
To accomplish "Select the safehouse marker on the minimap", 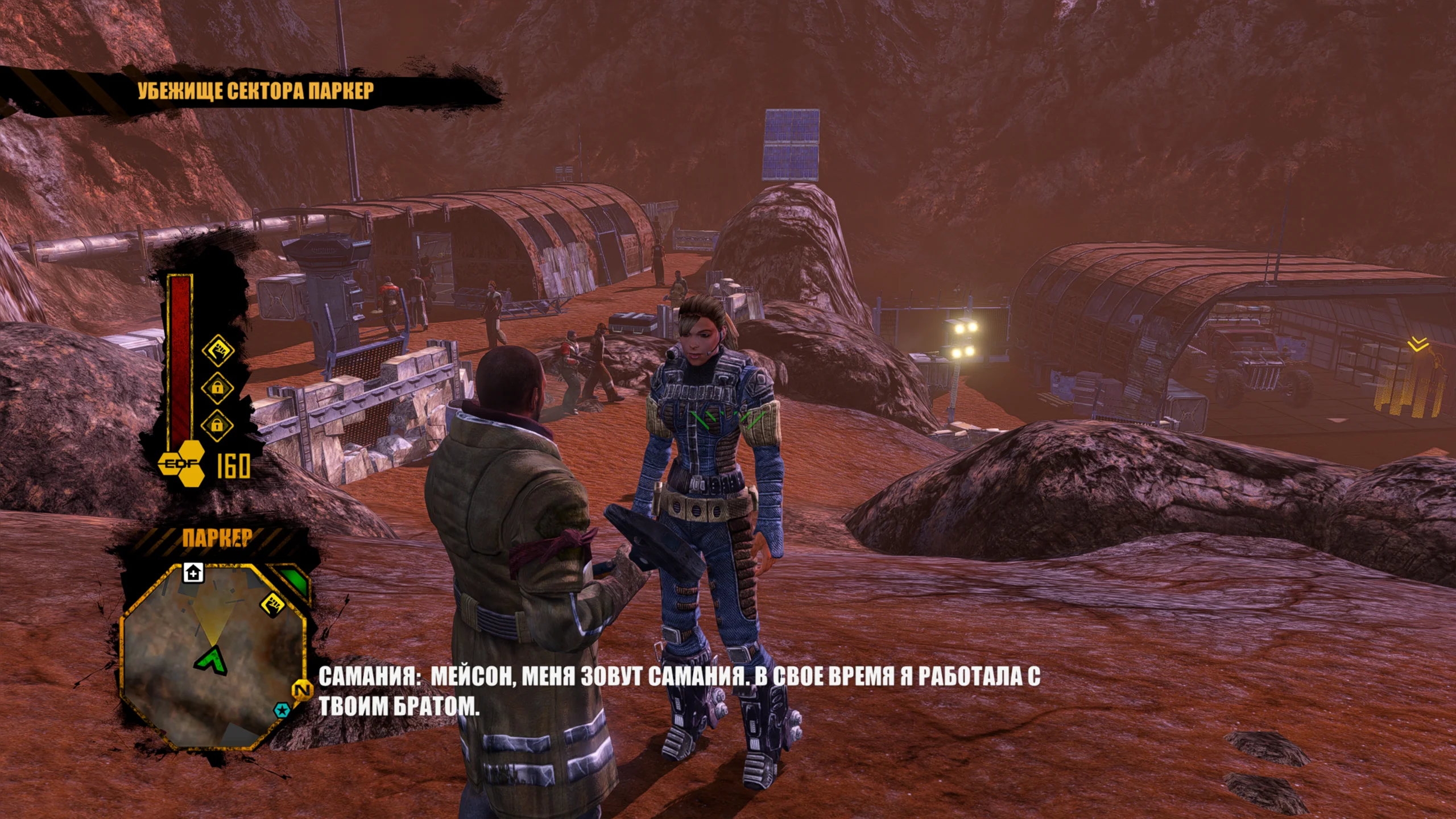I will tap(193, 572).
